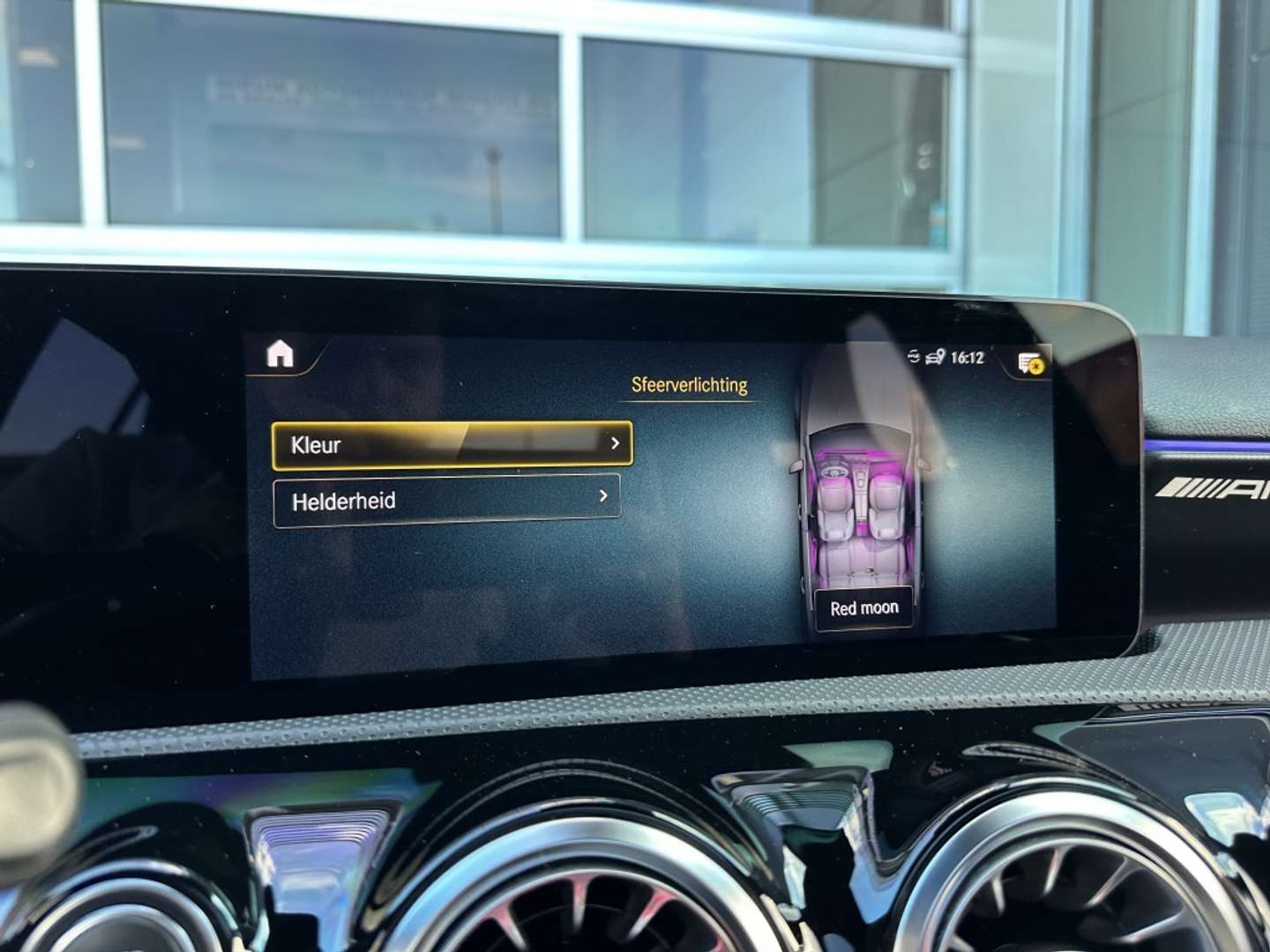Open the Helderheid brightness menu
The image size is (1270, 952).
pos(447,501)
